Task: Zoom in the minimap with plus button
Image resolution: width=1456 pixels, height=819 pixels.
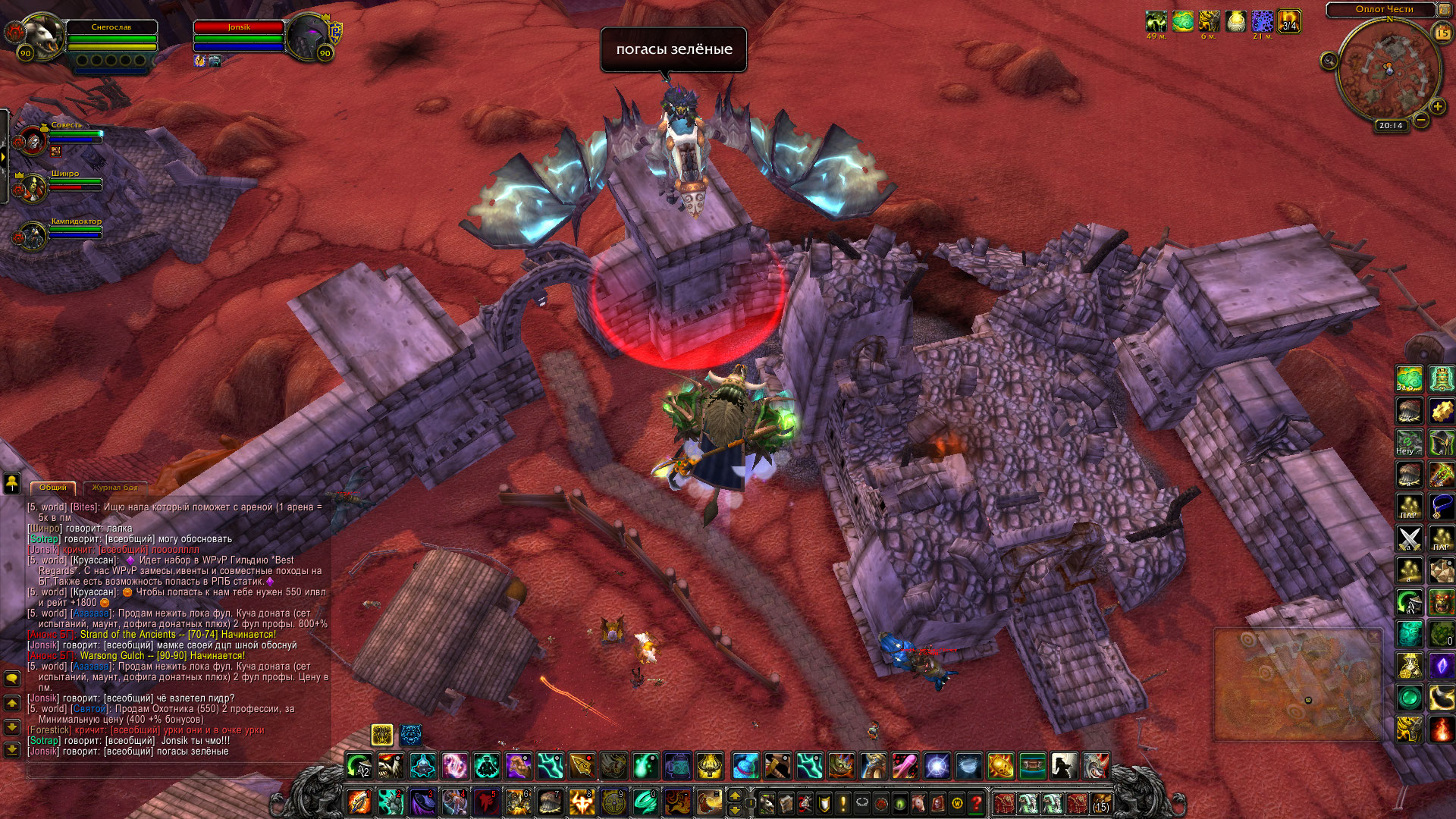Action: (1437, 106)
